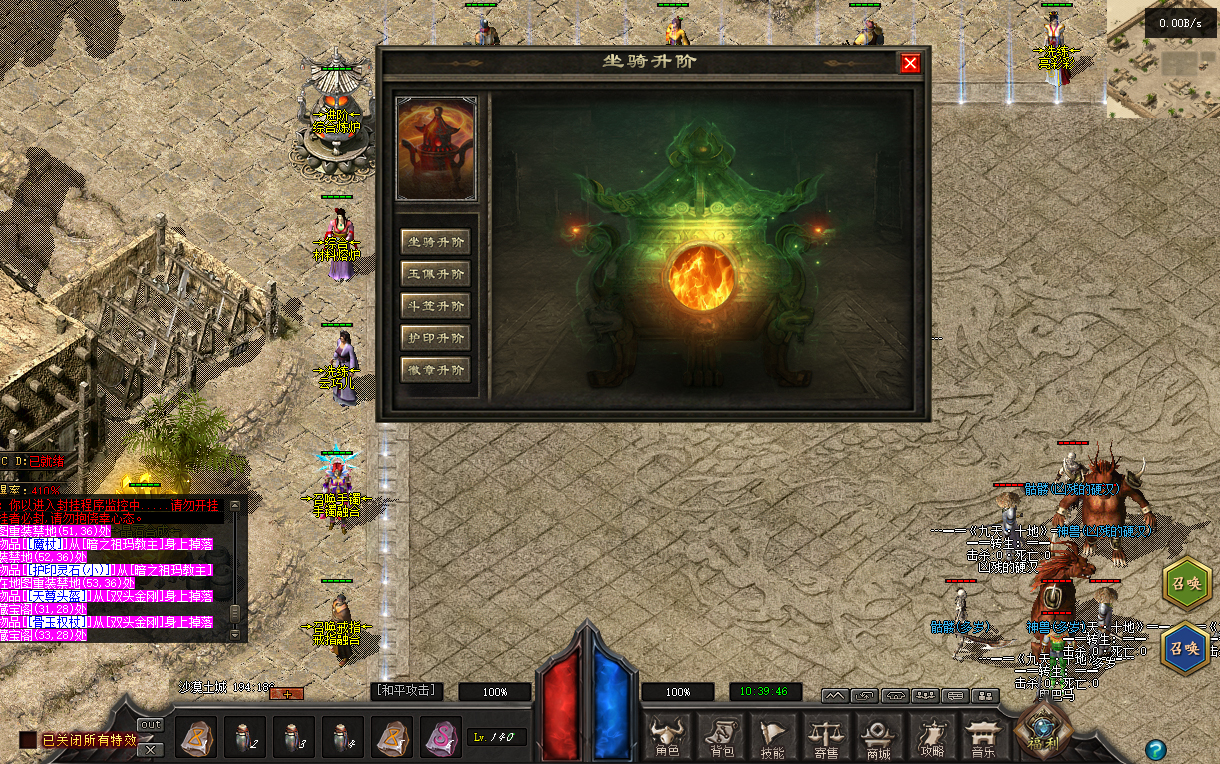Click the 徽章升阶 badge upgrade button
The height and width of the screenshot is (764, 1220).
point(435,370)
